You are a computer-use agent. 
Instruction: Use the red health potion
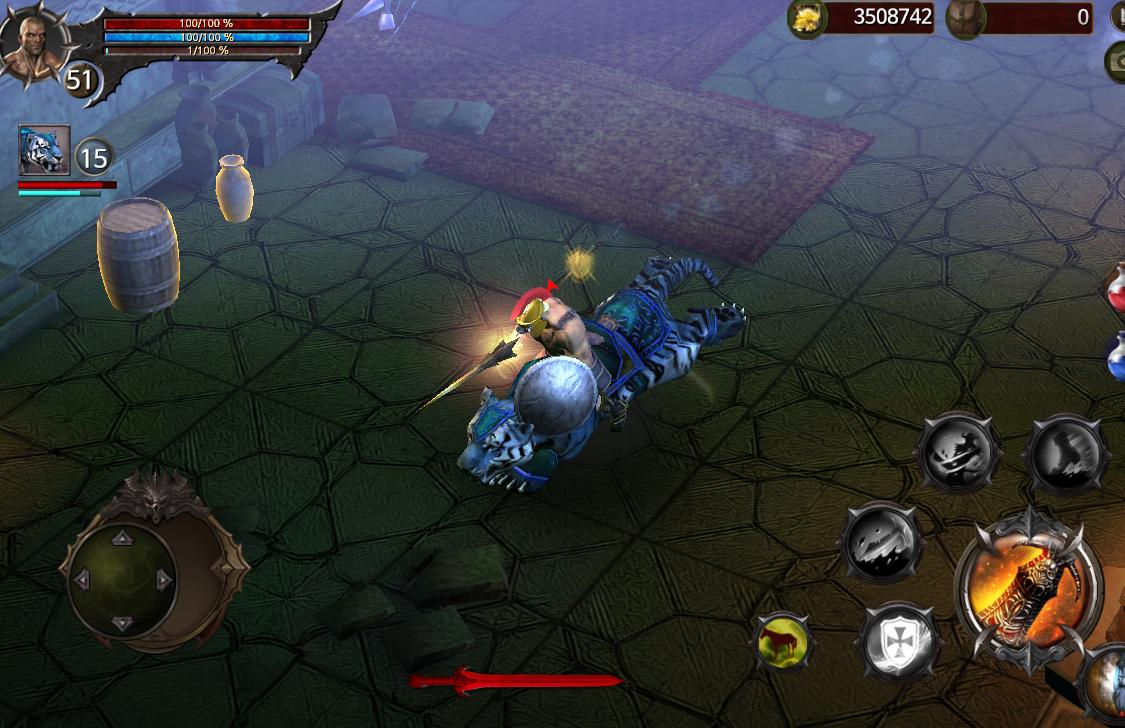click(x=1116, y=290)
